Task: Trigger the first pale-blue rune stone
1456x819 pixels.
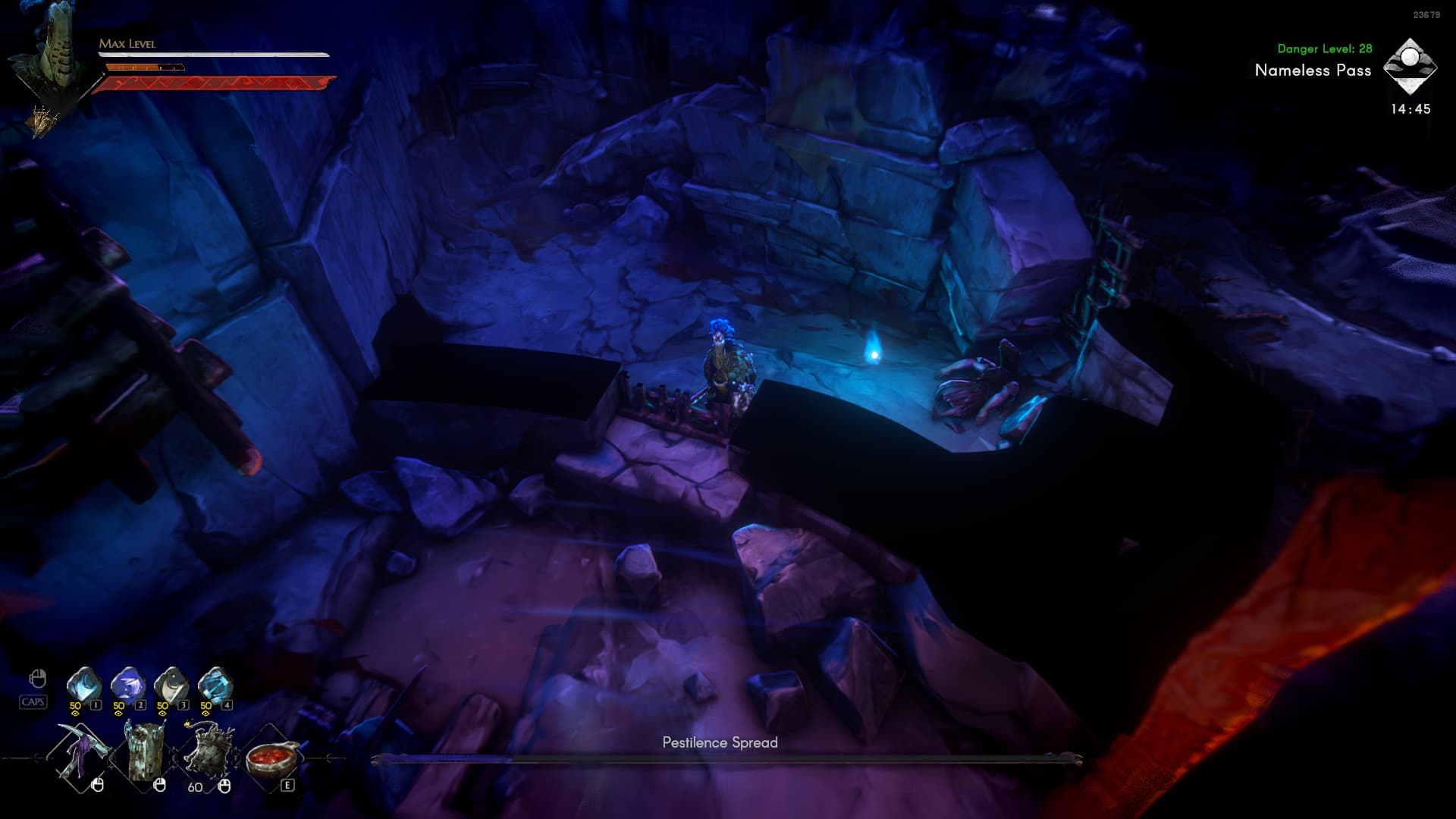Action: [83, 685]
